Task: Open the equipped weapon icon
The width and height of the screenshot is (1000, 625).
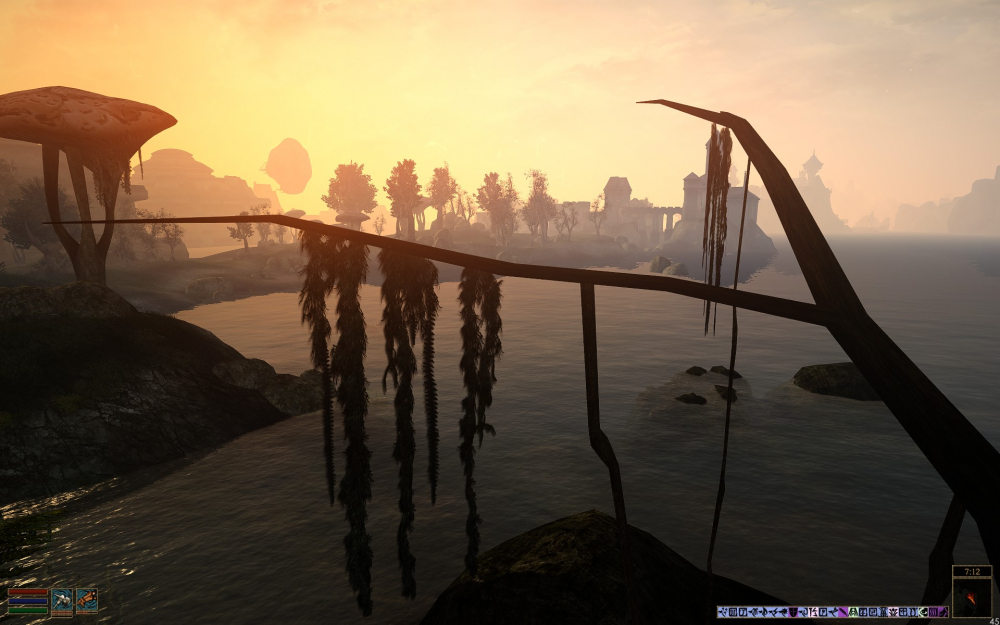Action: point(62,600)
